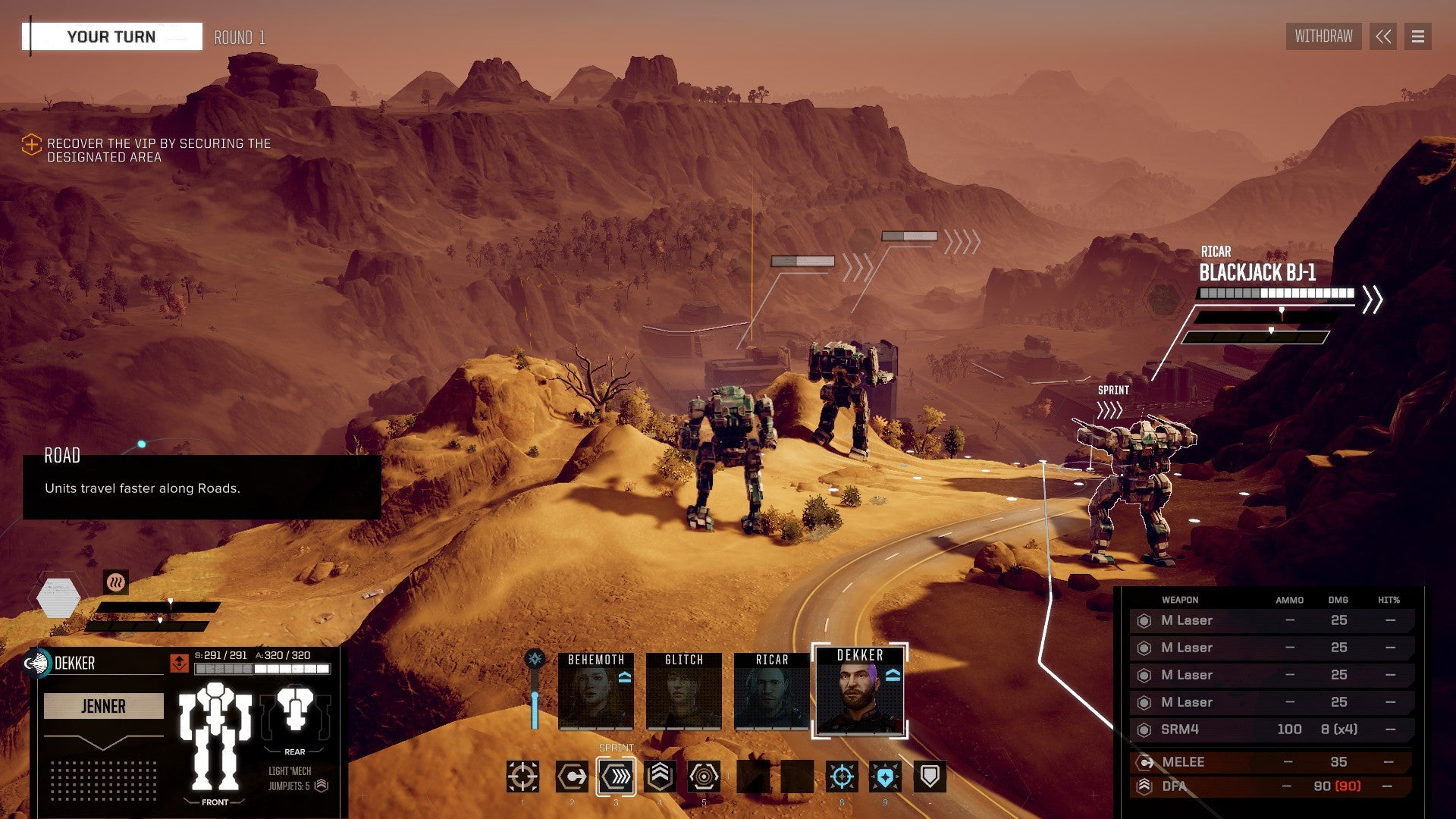This screenshot has height=819, width=1456.
Task: Click the Move/Attack targeting icon in slot 1
Action: pos(523,777)
